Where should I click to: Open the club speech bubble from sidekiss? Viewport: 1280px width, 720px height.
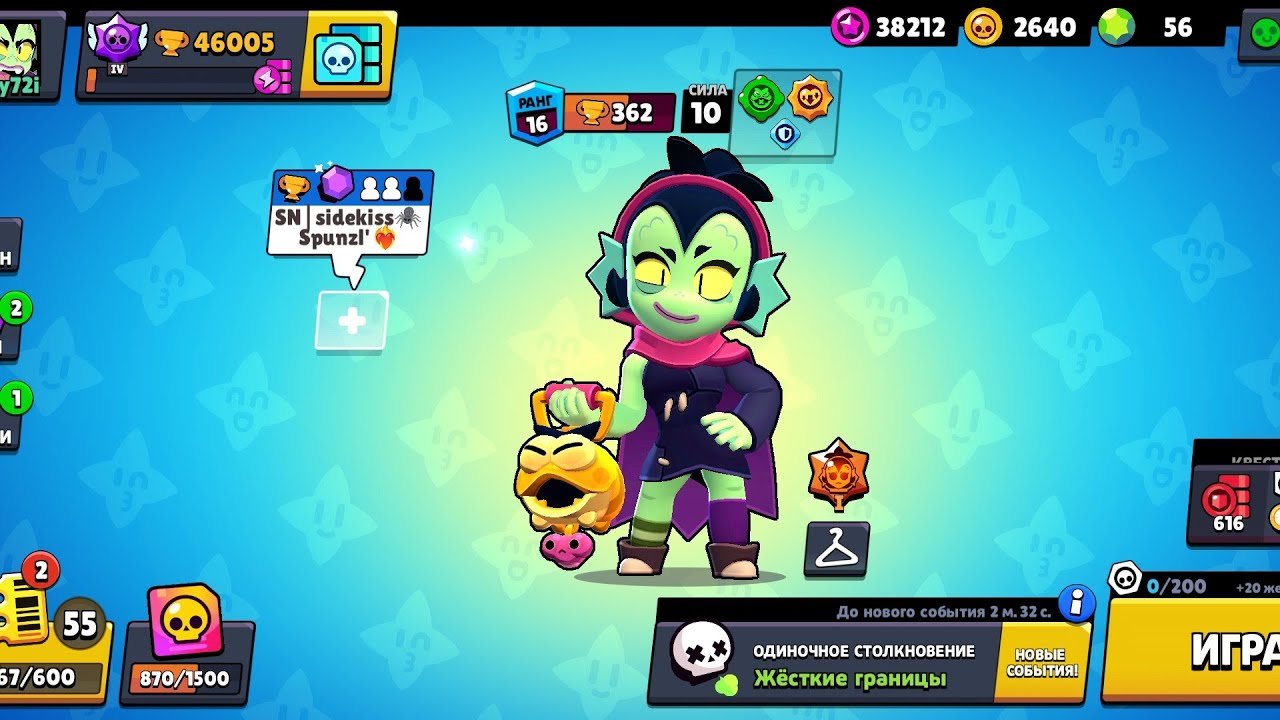pos(350,213)
